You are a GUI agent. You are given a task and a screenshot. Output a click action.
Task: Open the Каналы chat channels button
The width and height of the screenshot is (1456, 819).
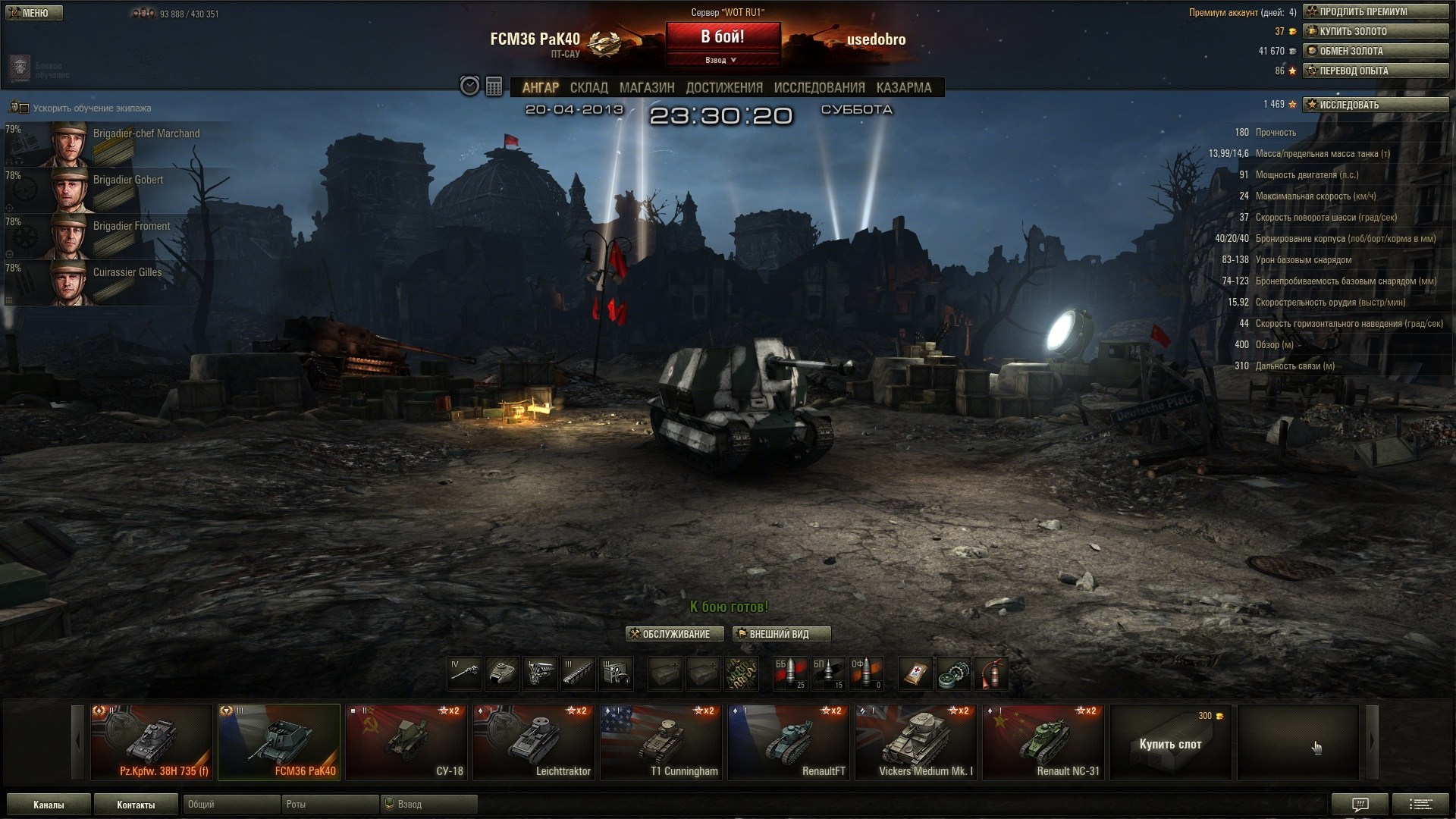tap(49, 805)
